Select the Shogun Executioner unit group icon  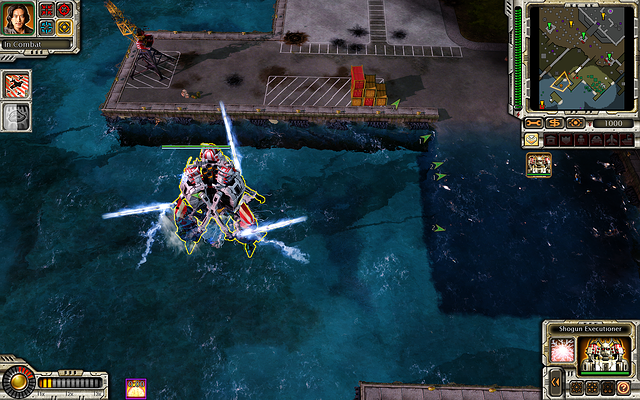[539, 165]
